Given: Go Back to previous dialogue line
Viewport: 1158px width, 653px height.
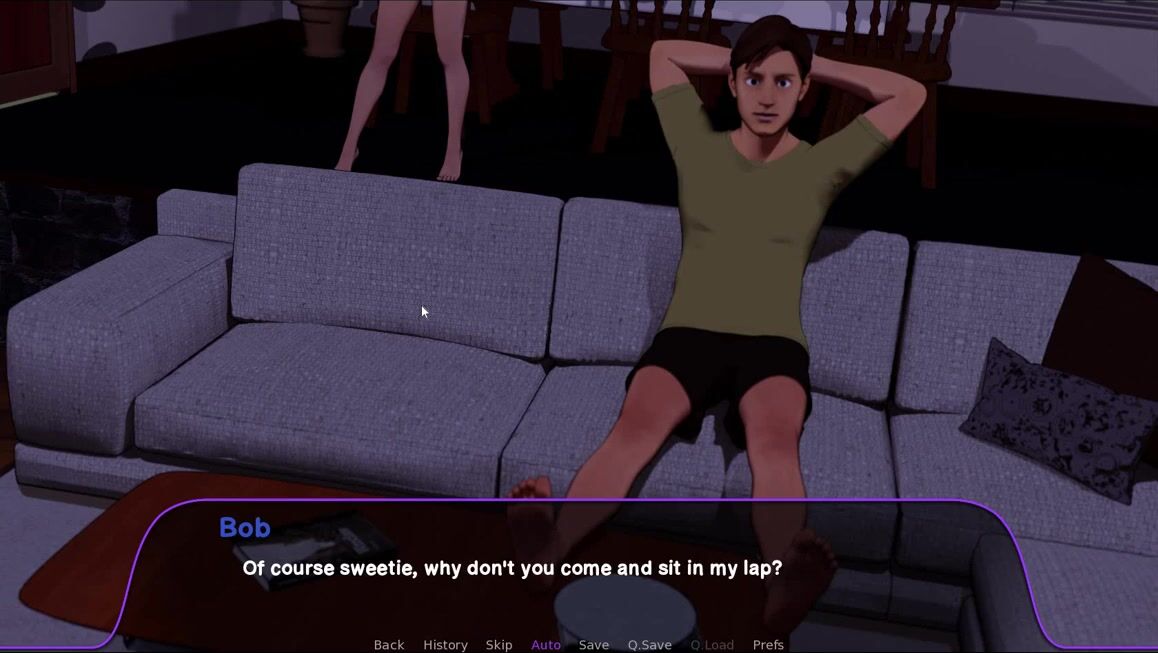Looking at the screenshot, I should (x=389, y=645).
